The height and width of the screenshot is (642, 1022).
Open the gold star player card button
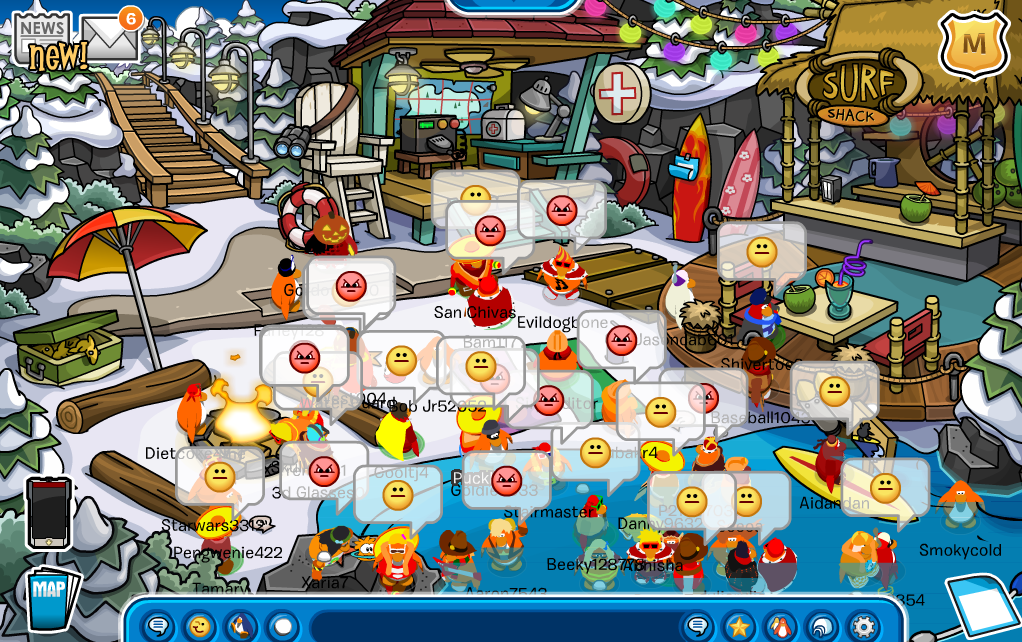(739, 626)
